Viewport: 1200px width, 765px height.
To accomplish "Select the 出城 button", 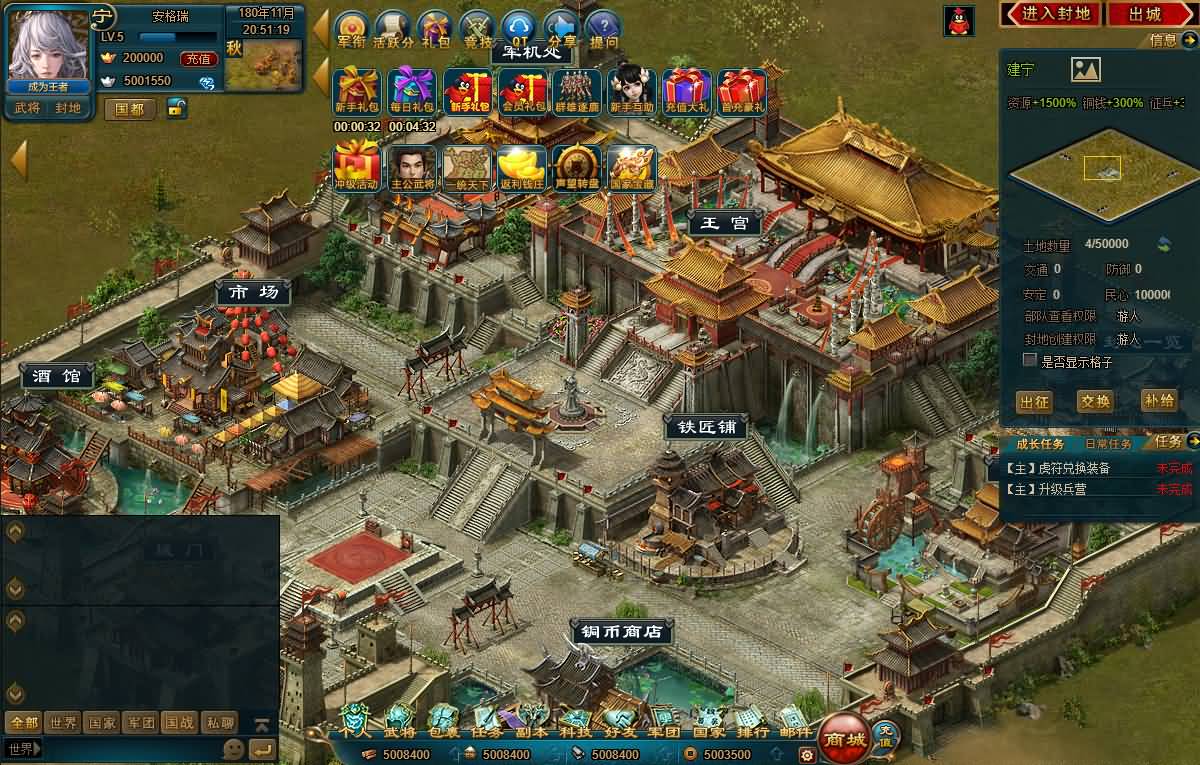I will point(1145,14).
